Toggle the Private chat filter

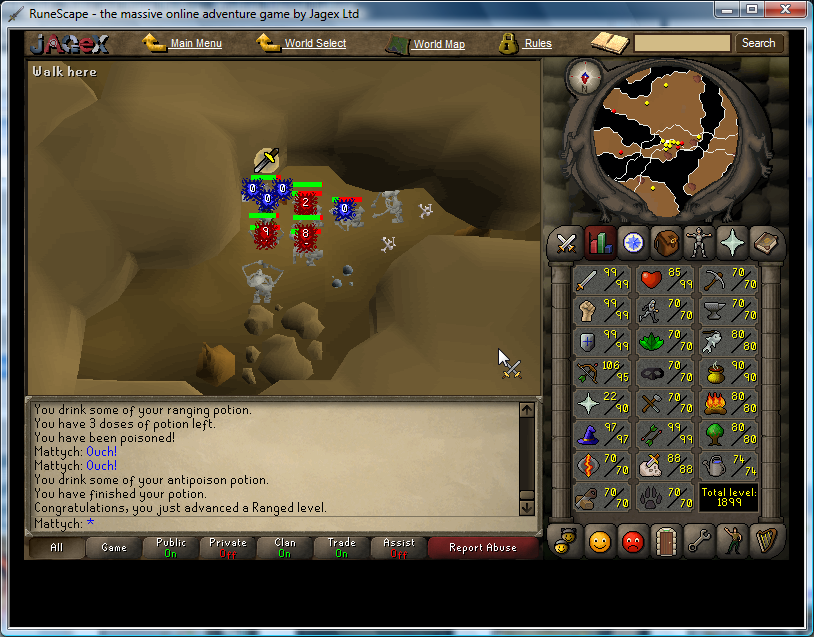(x=228, y=547)
